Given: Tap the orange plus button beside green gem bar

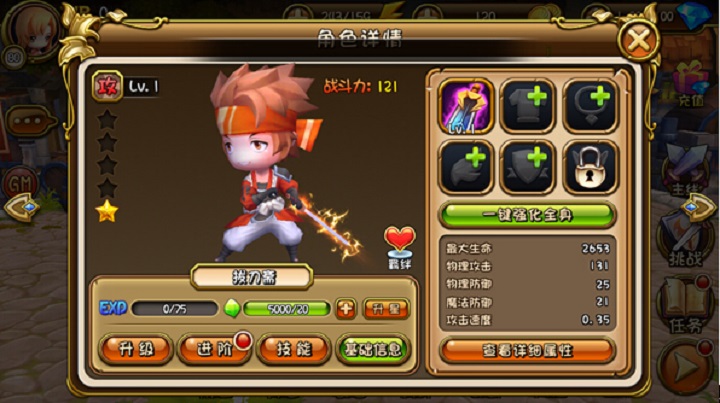Looking at the screenshot, I should 346,308.
